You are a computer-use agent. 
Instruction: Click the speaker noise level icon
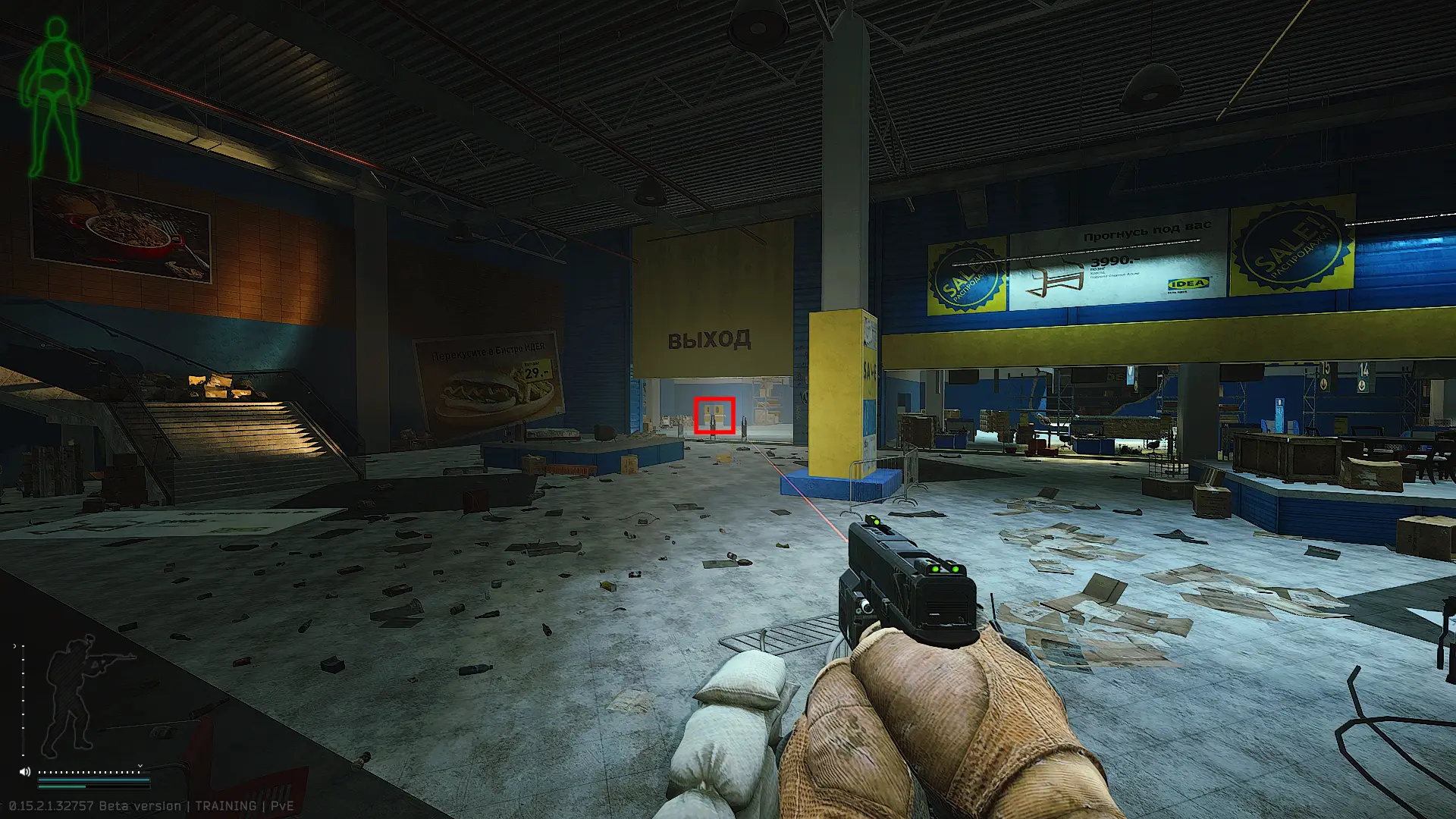tap(25, 772)
